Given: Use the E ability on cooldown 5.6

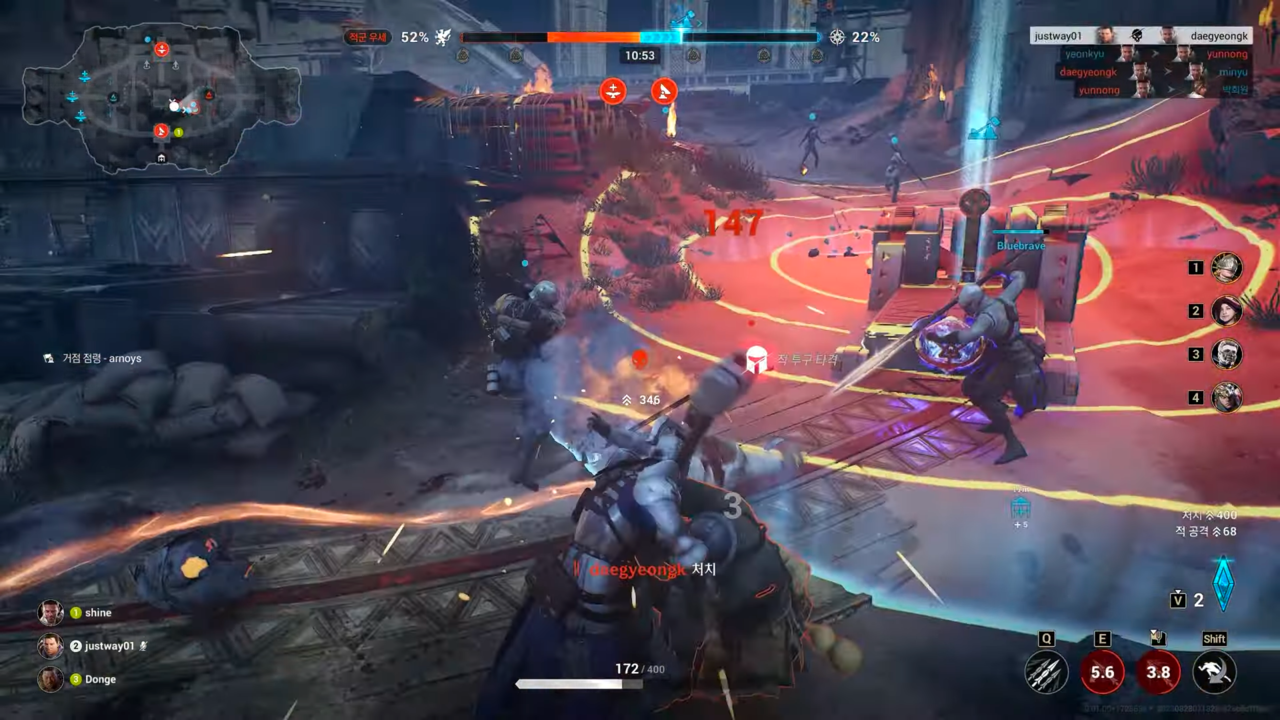Looking at the screenshot, I should [x=1102, y=672].
